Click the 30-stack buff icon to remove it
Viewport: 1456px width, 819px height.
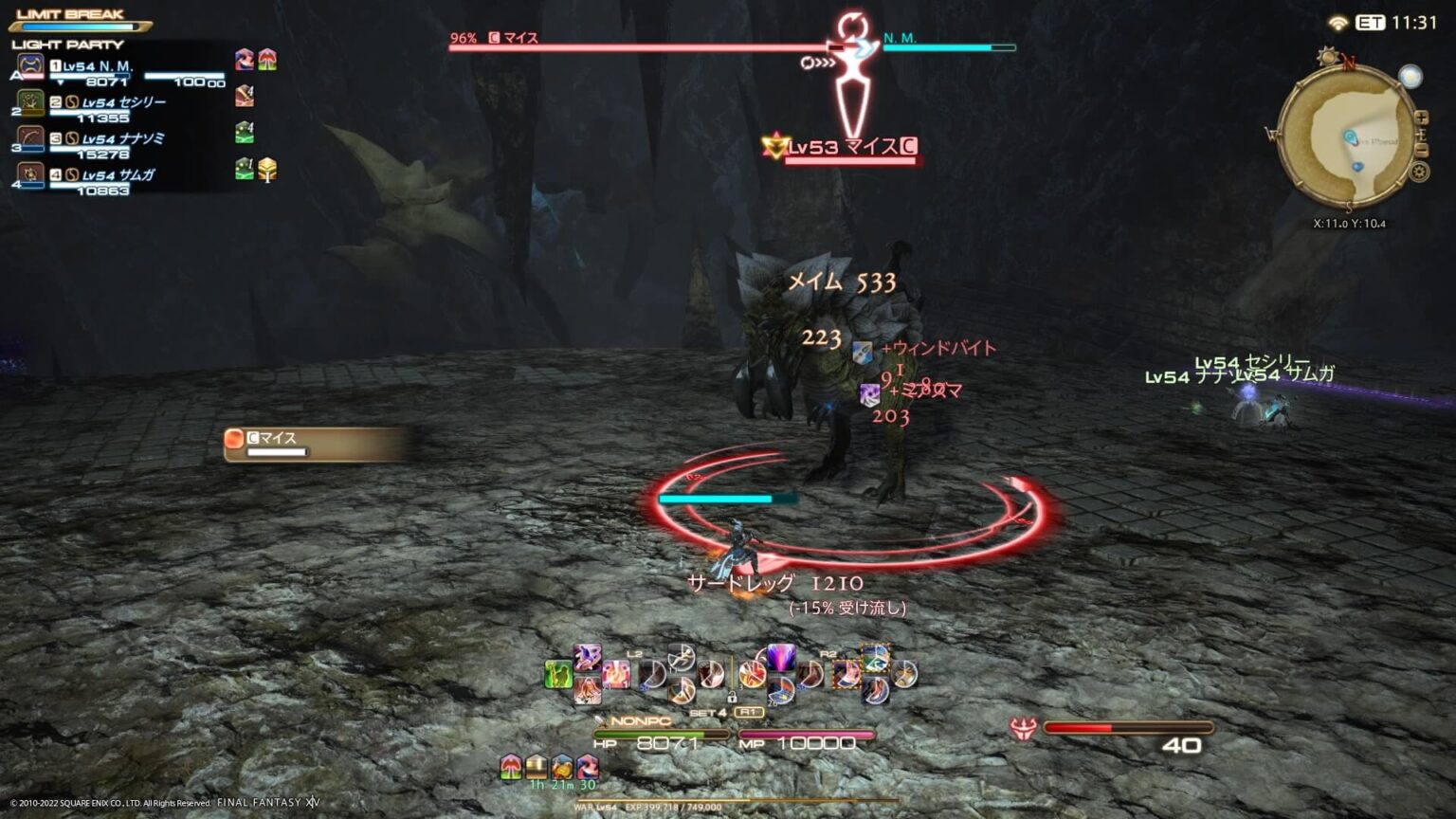point(587,766)
